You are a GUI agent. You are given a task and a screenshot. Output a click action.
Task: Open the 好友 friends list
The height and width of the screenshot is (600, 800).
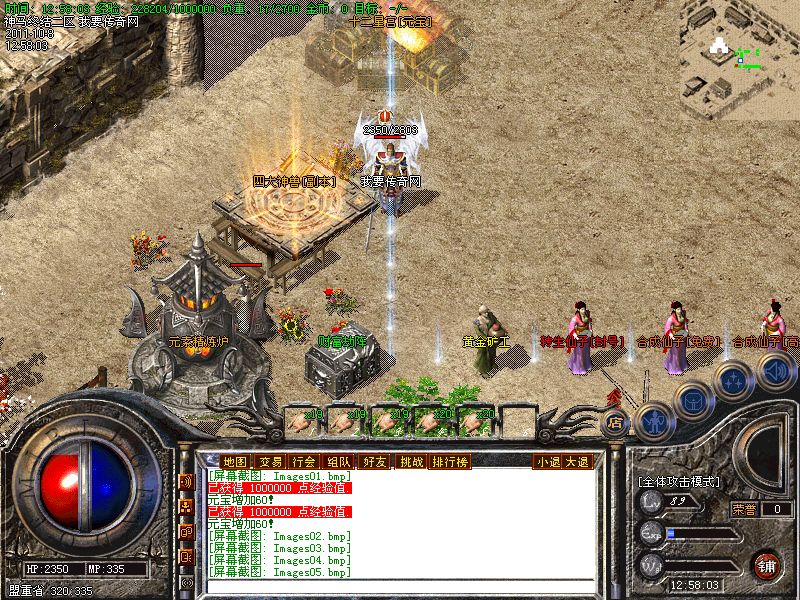(375, 461)
